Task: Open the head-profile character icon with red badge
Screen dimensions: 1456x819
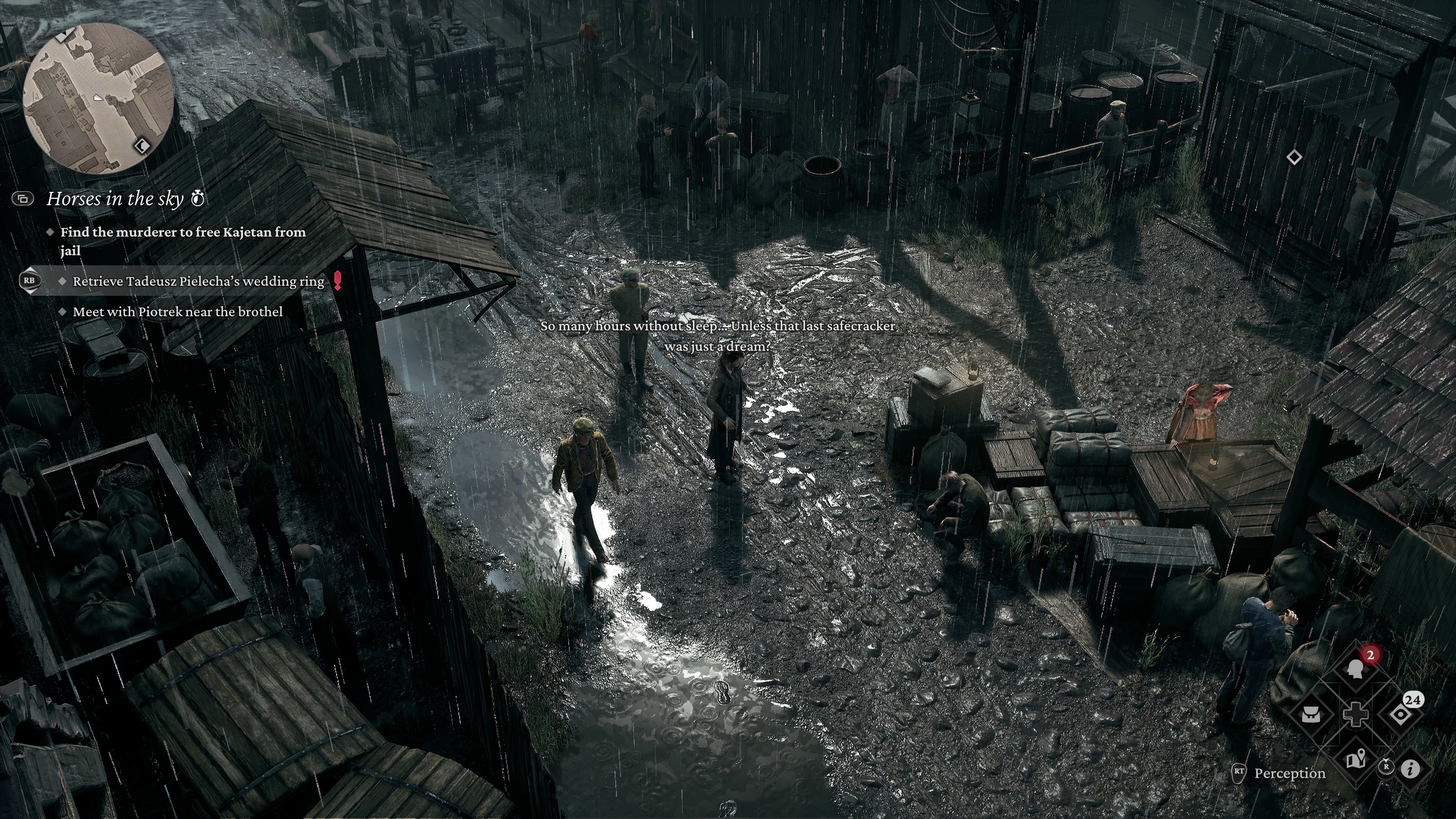Action: (x=1355, y=669)
